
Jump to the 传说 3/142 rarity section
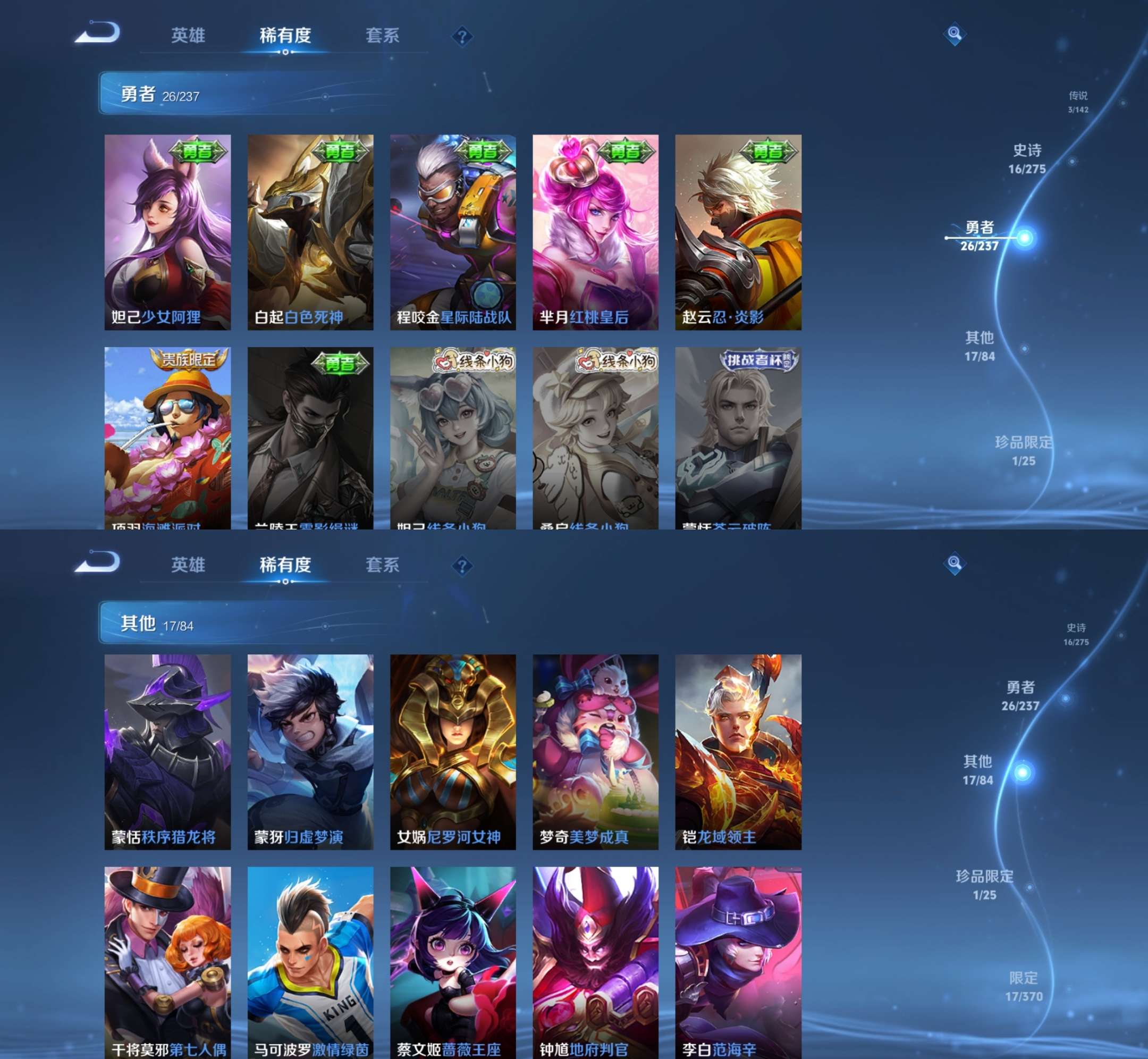pyautogui.click(x=1078, y=102)
